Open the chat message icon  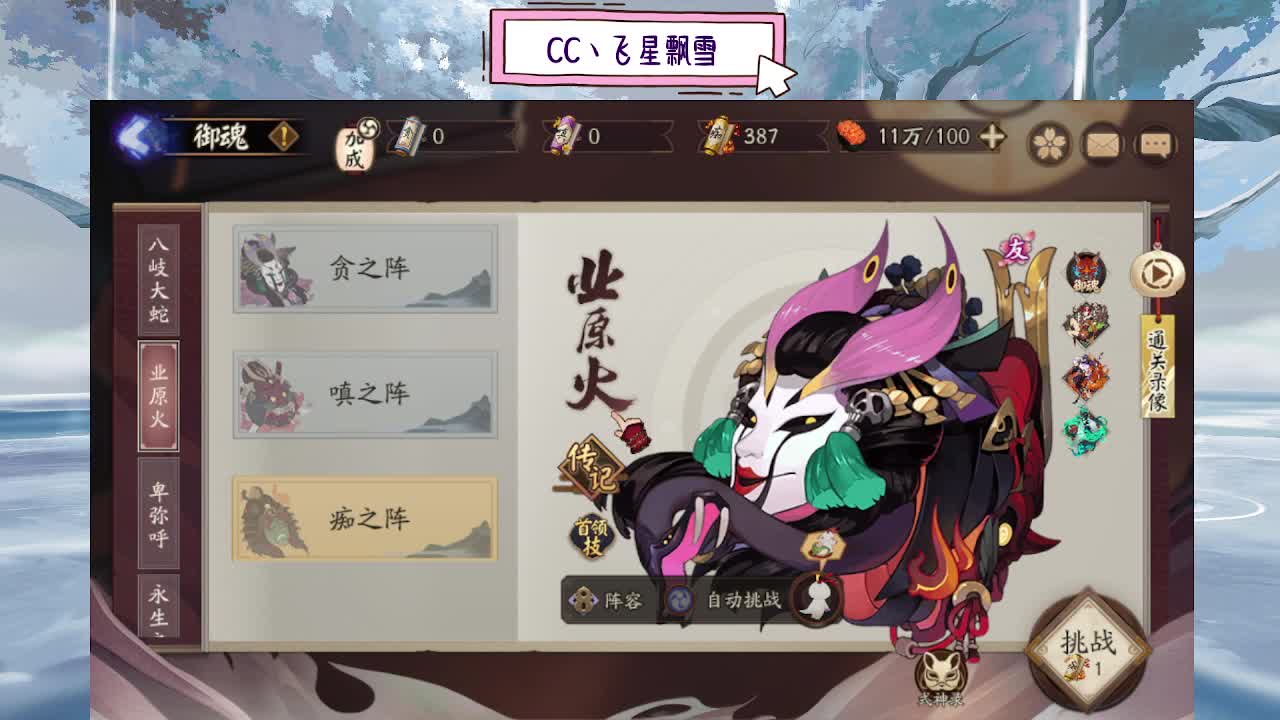[x=1157, y=145]
